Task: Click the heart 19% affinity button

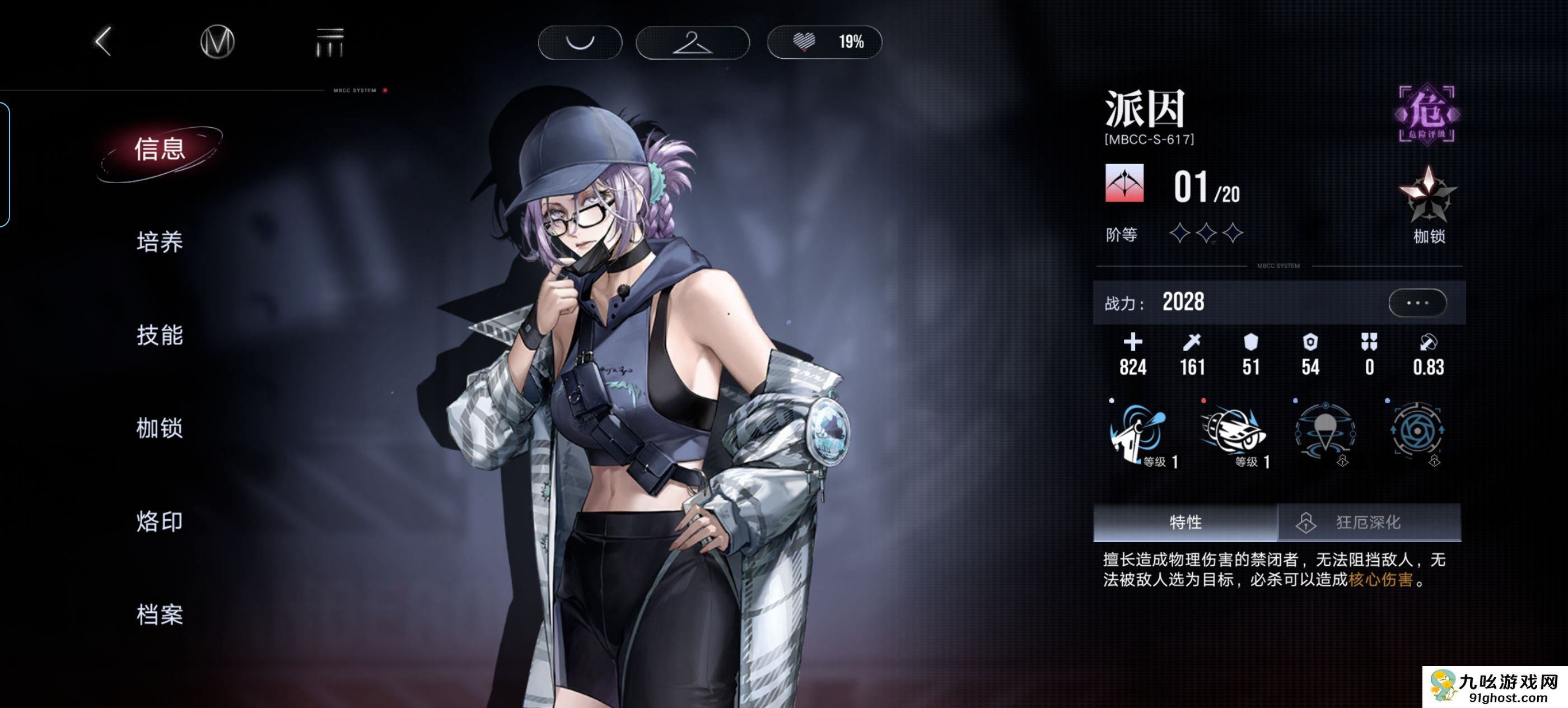Action: click(824, 42)
